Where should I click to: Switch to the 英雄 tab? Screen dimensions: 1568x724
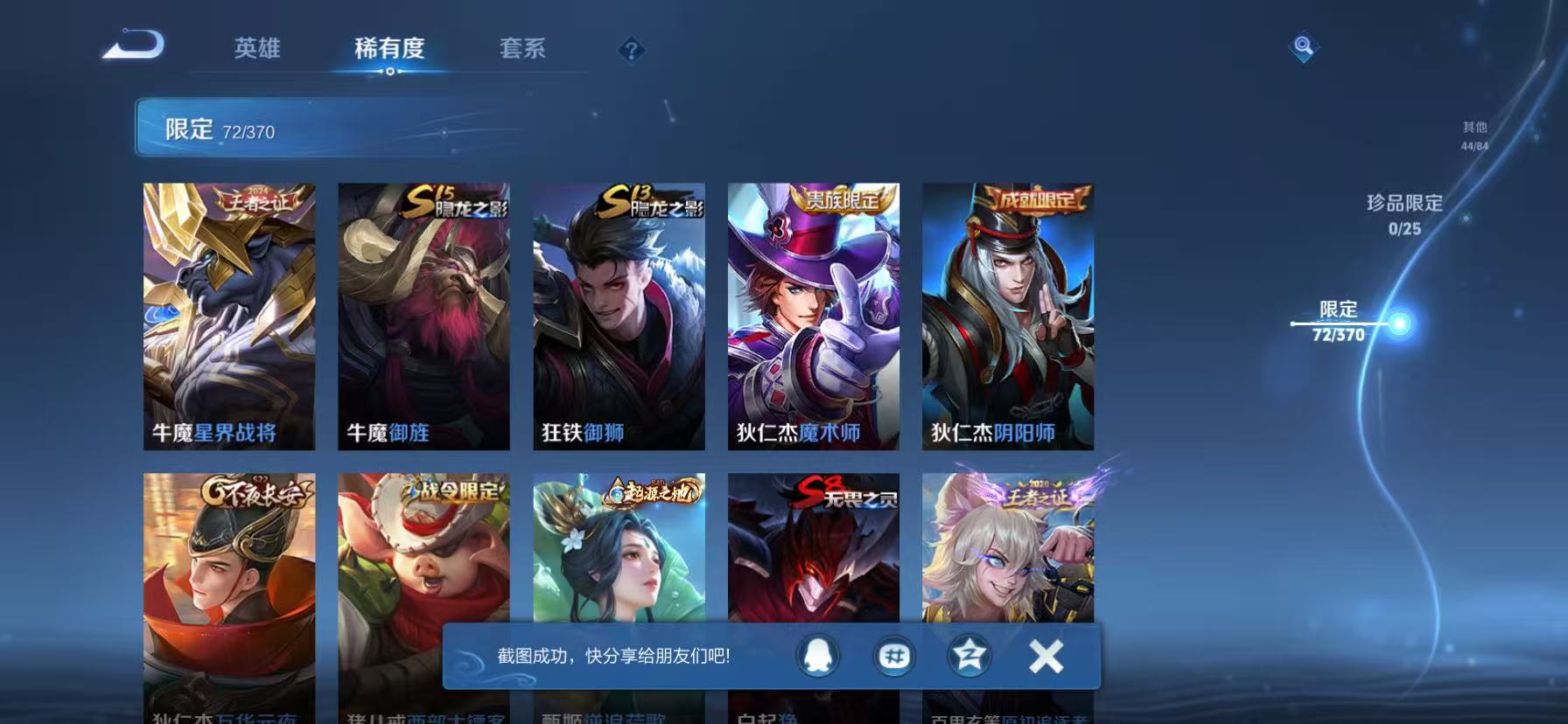pyautogui.click(x=255, y=50)
